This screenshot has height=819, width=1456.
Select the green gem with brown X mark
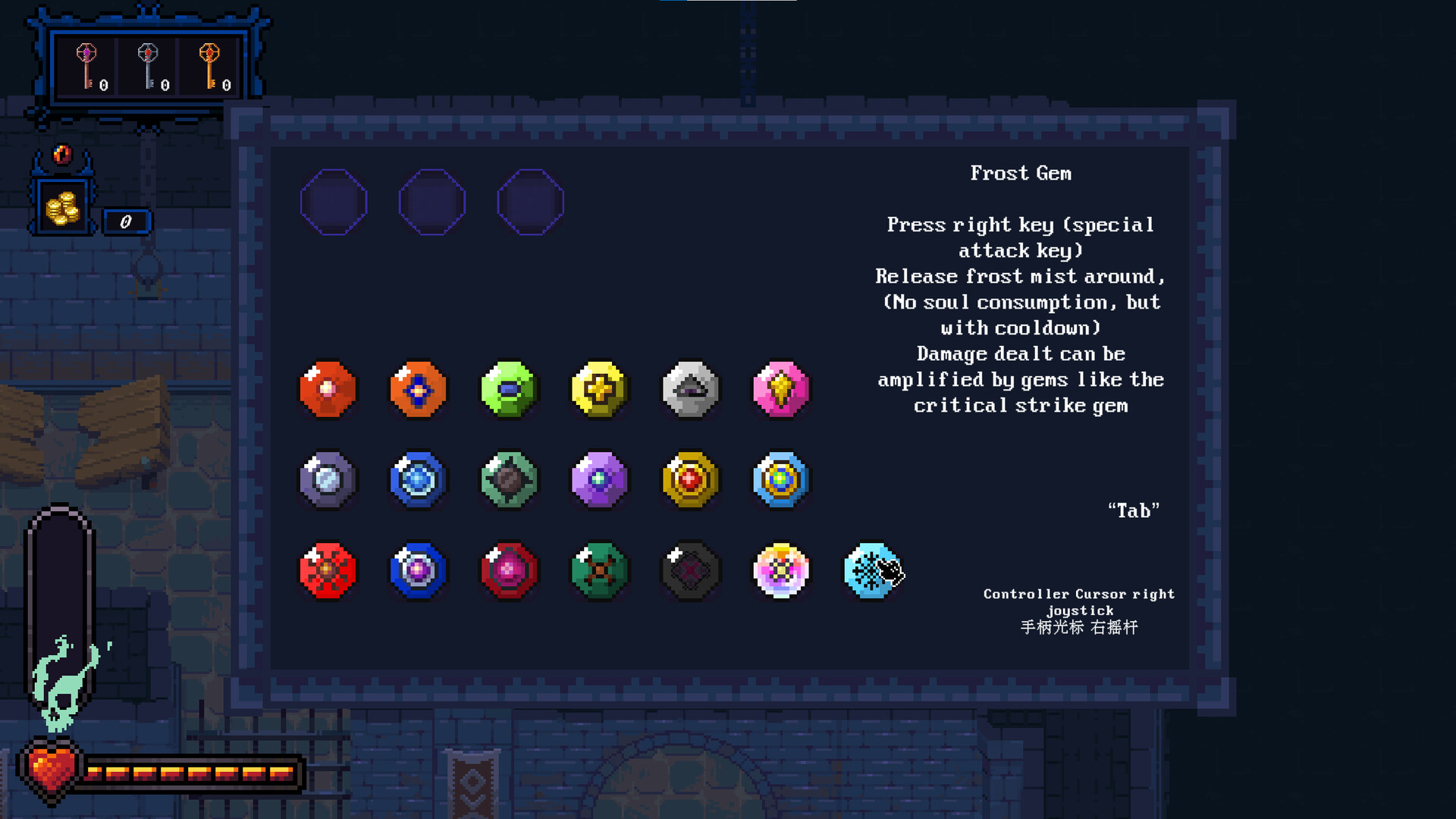(599, 571)
